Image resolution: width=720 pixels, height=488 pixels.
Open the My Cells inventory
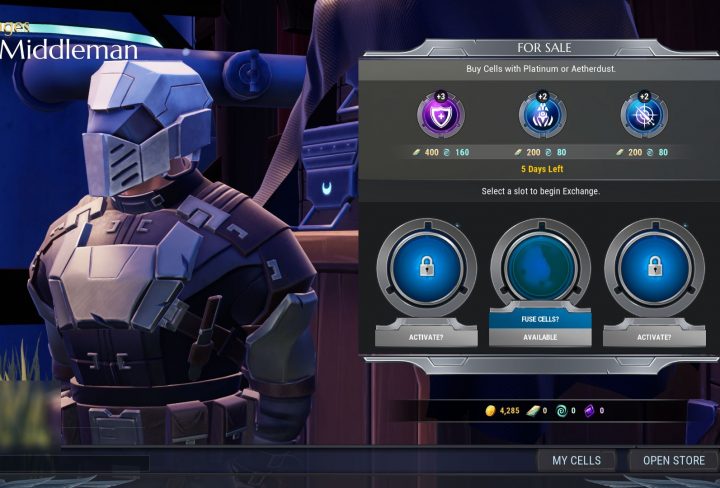[x=576, y=460]
